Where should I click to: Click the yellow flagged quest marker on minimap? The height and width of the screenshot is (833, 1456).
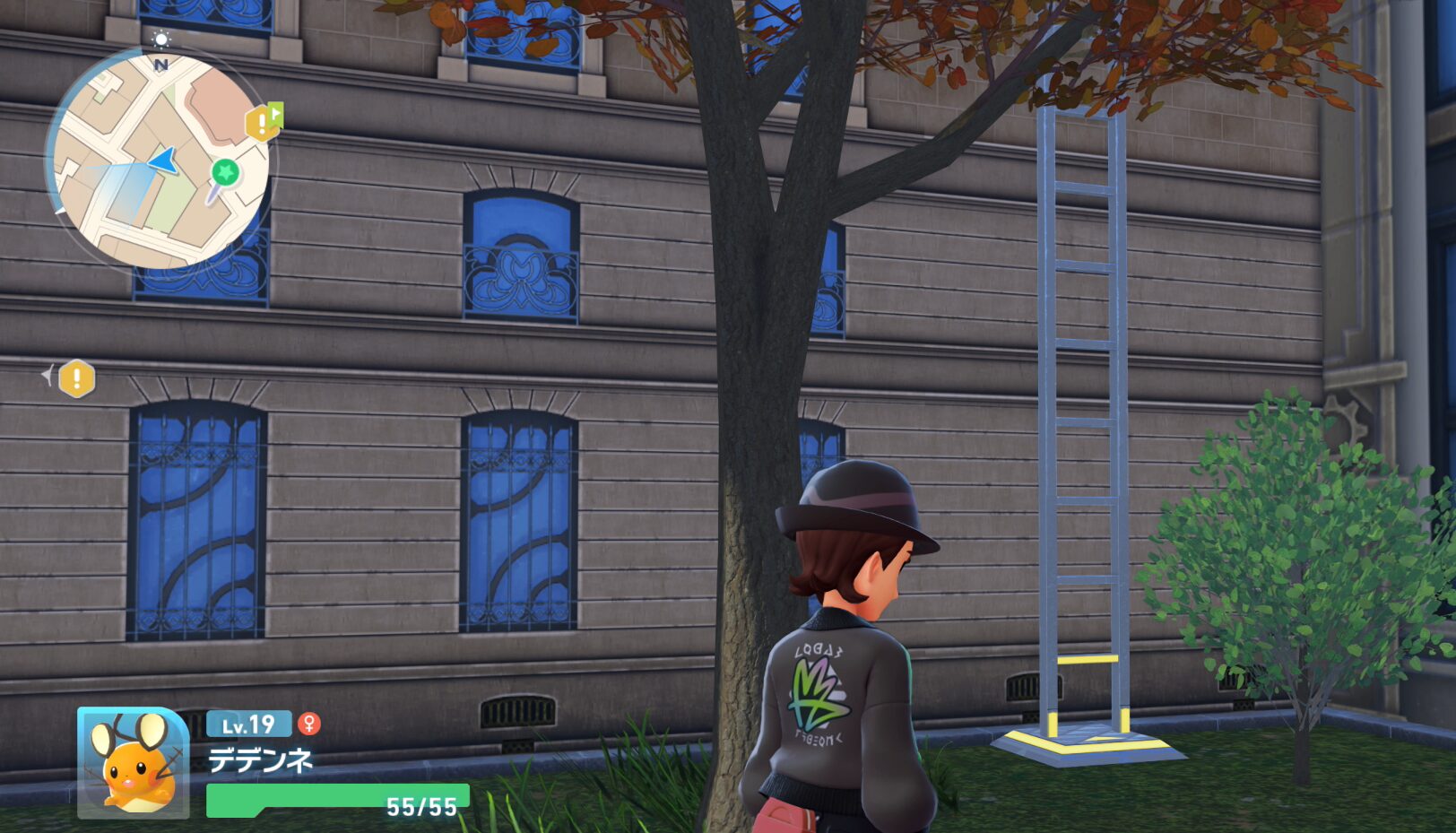[263, 123]
